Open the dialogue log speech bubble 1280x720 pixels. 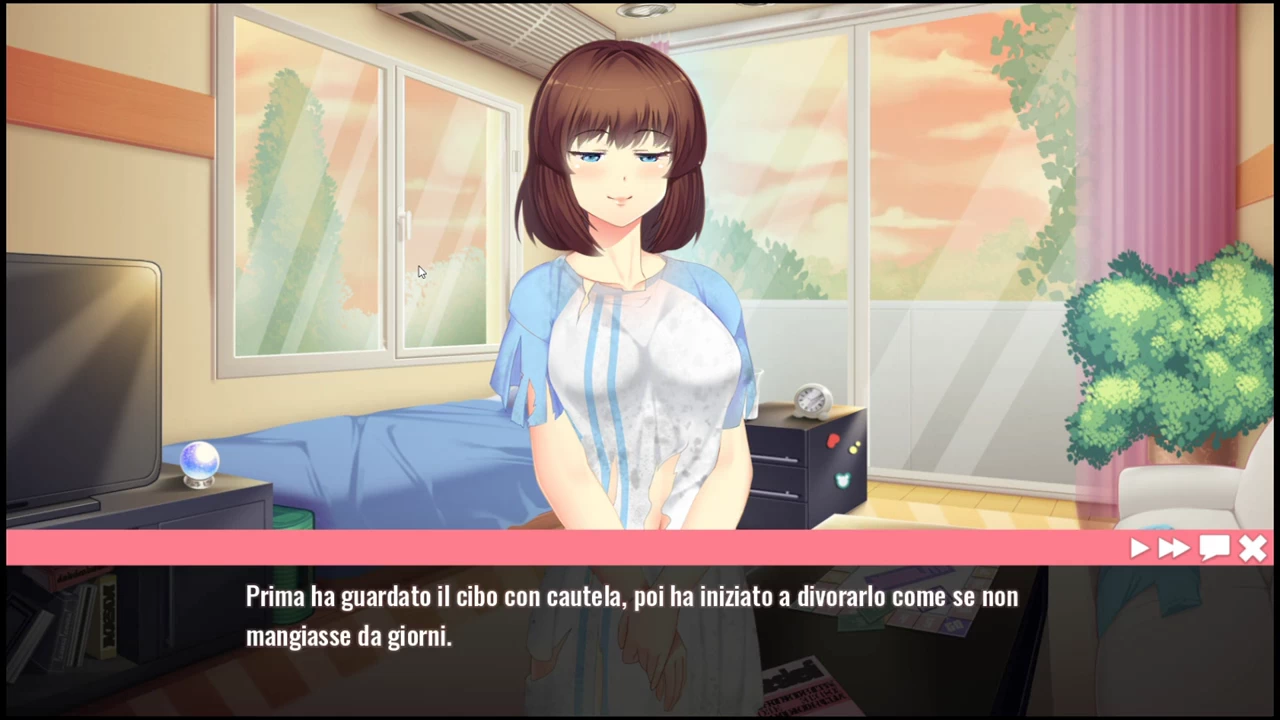pos(1214,548)
